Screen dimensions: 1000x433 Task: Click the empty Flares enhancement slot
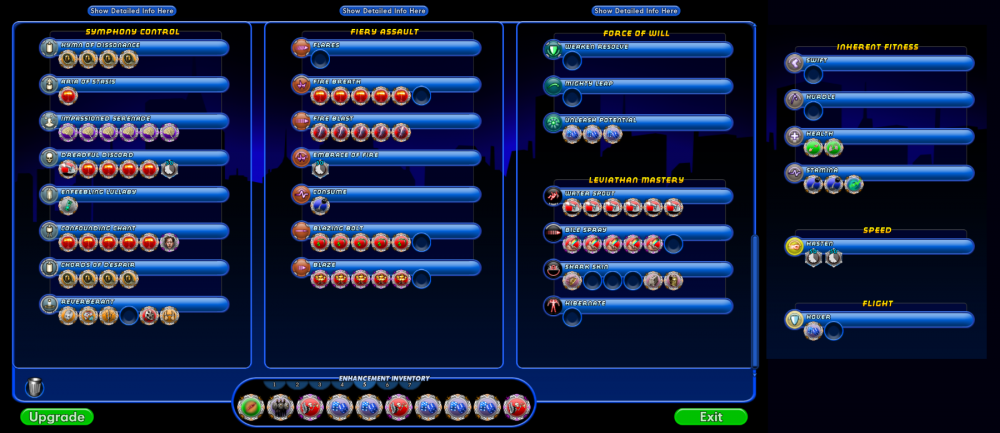pyautogui.click(x=320, y=60)
